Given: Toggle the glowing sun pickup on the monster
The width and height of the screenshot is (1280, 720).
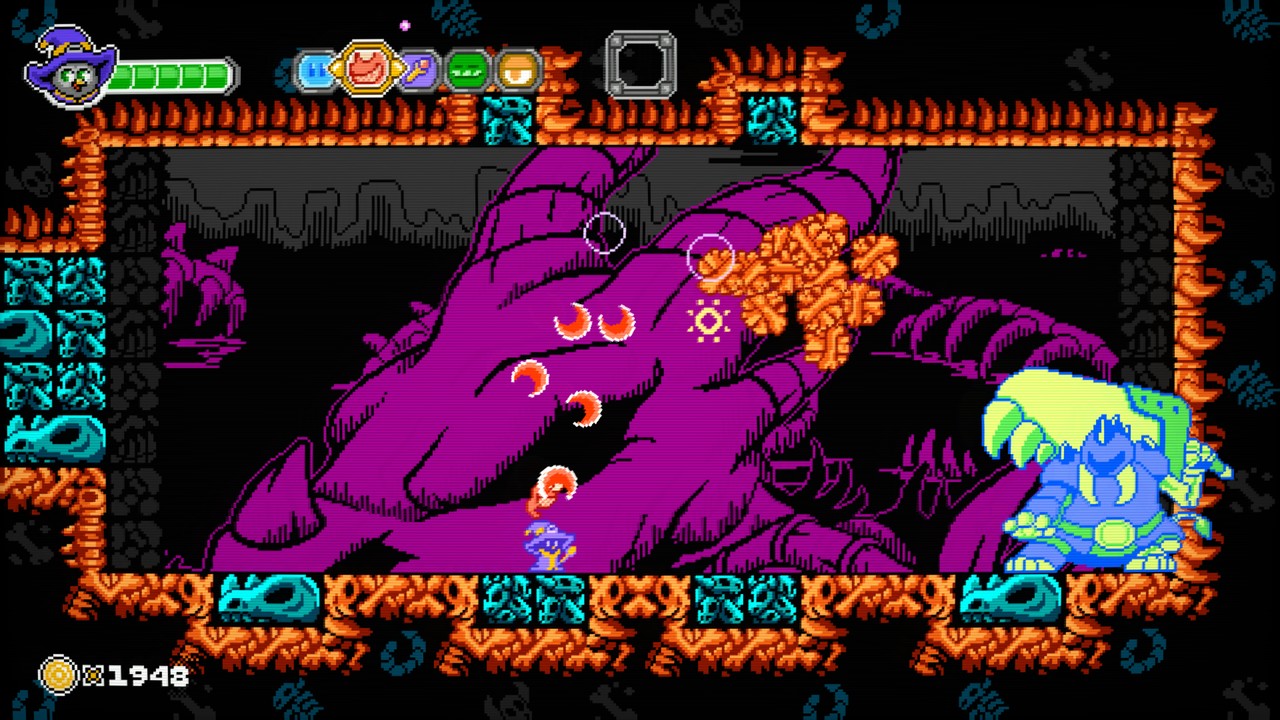Looking at the screenshot, I should [x=709, y=321].
